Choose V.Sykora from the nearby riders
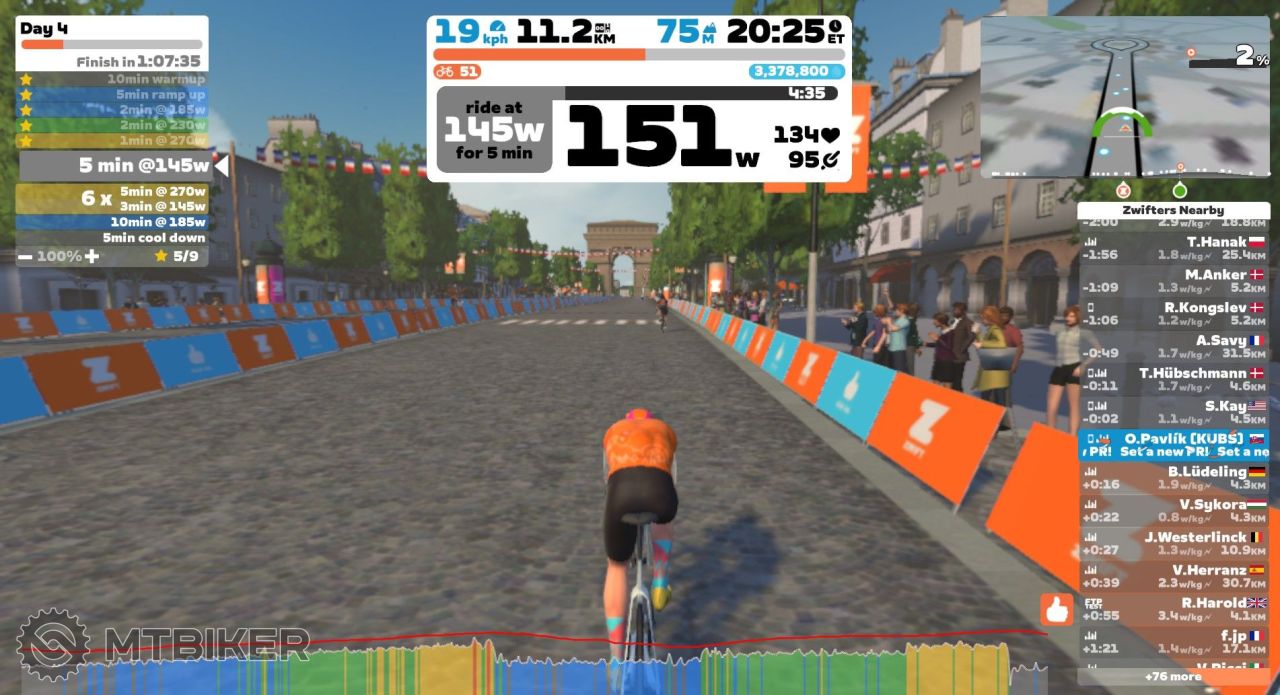The image size is (1280, 695). pos(1173,511)
